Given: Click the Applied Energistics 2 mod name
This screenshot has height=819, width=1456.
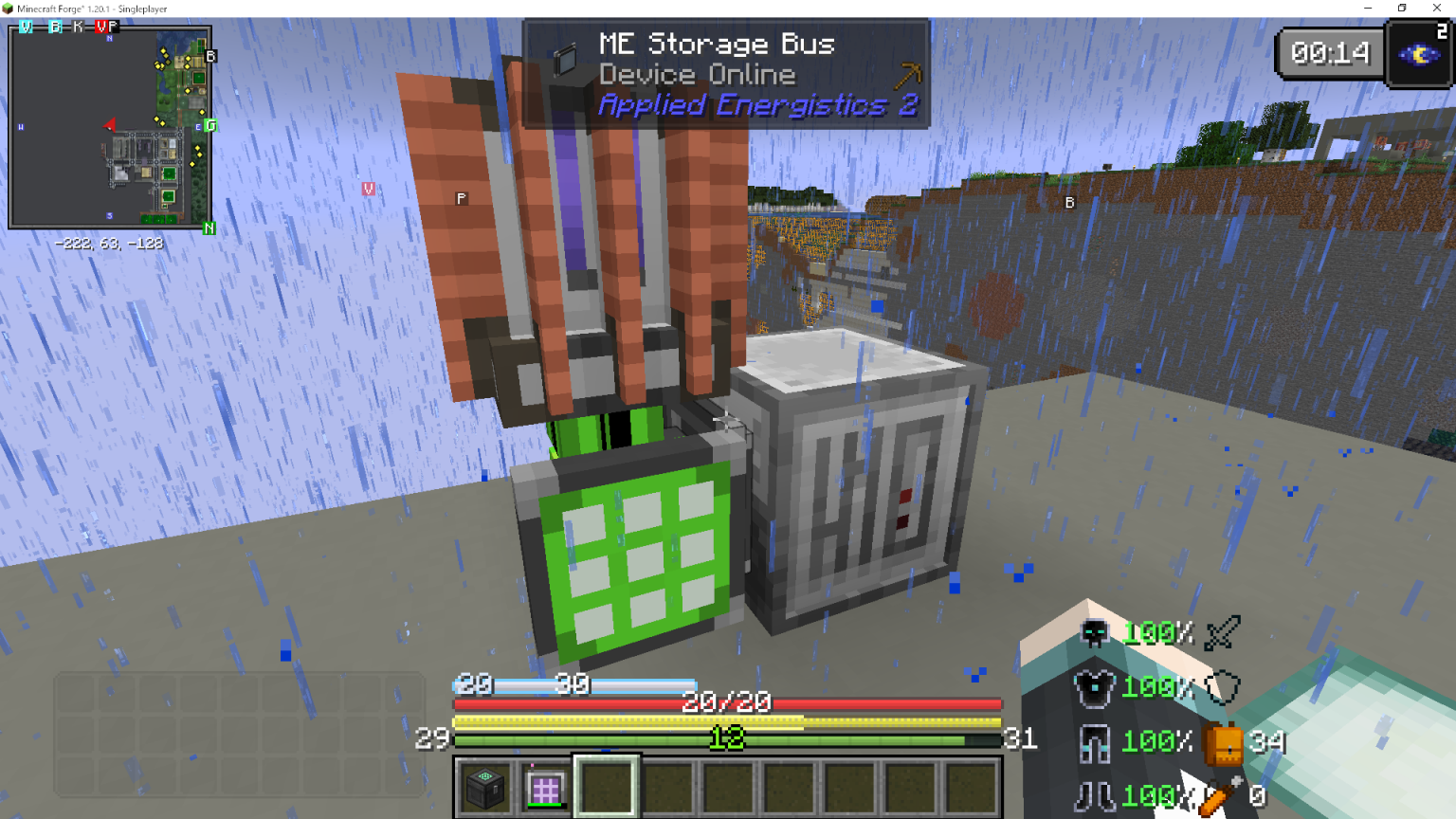Looking at the screenshot, I should click(758, 104).
